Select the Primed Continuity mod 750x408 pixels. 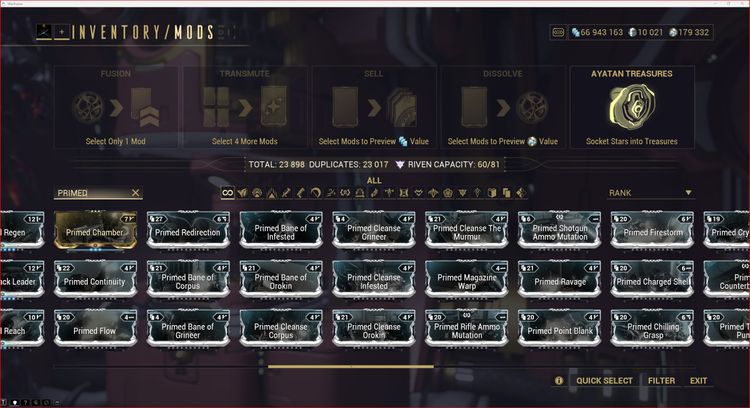coord(93,280)
